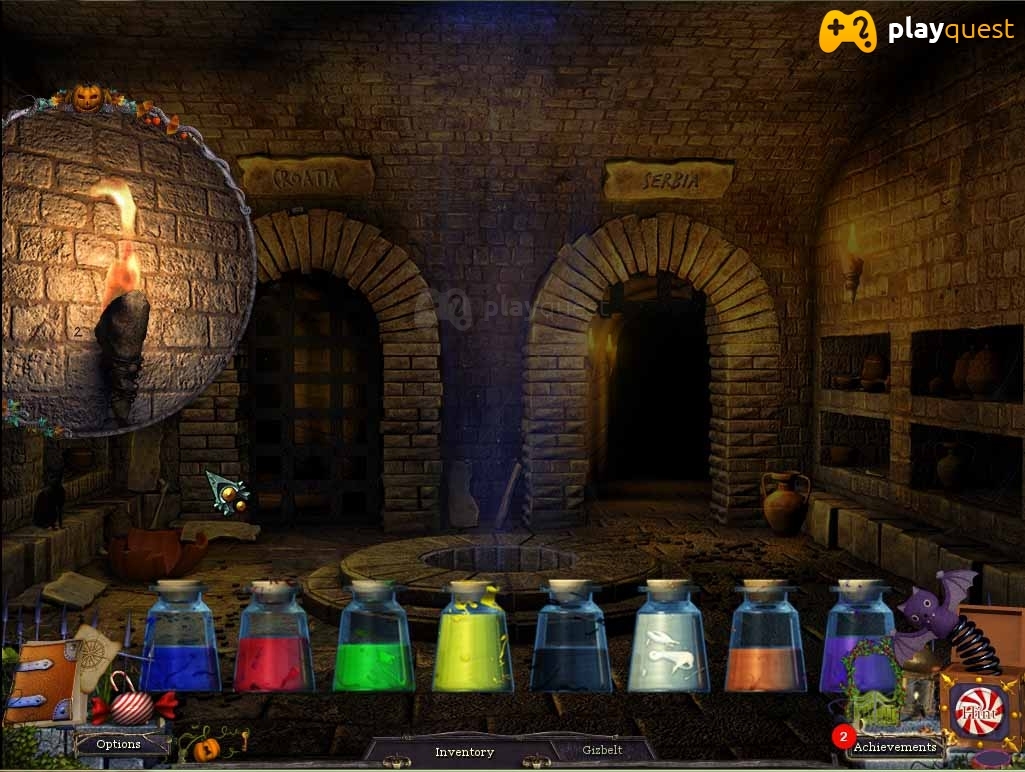Choose the white potion bottle

pos(668,640)
